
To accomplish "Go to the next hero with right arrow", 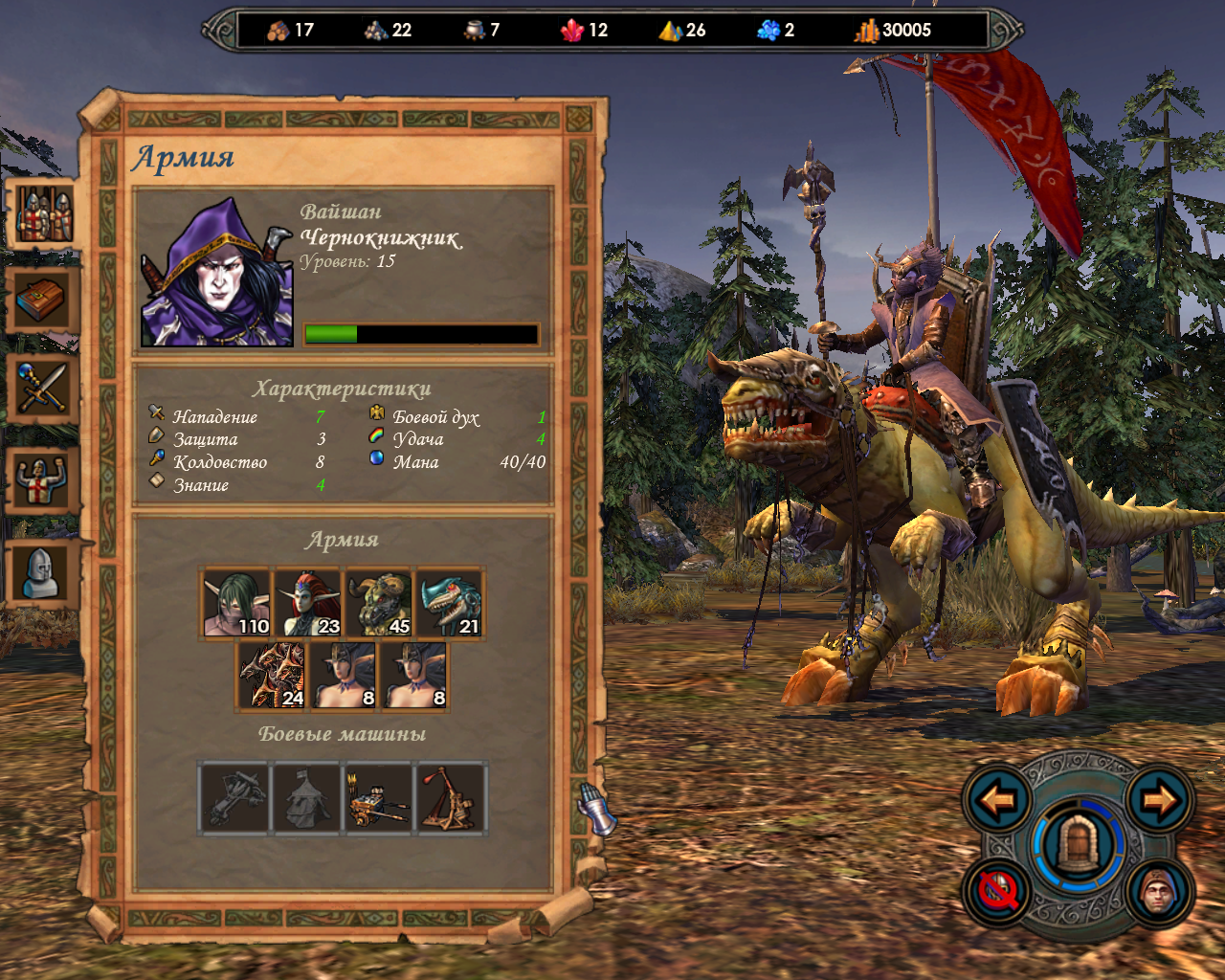I will [1159, 799].
